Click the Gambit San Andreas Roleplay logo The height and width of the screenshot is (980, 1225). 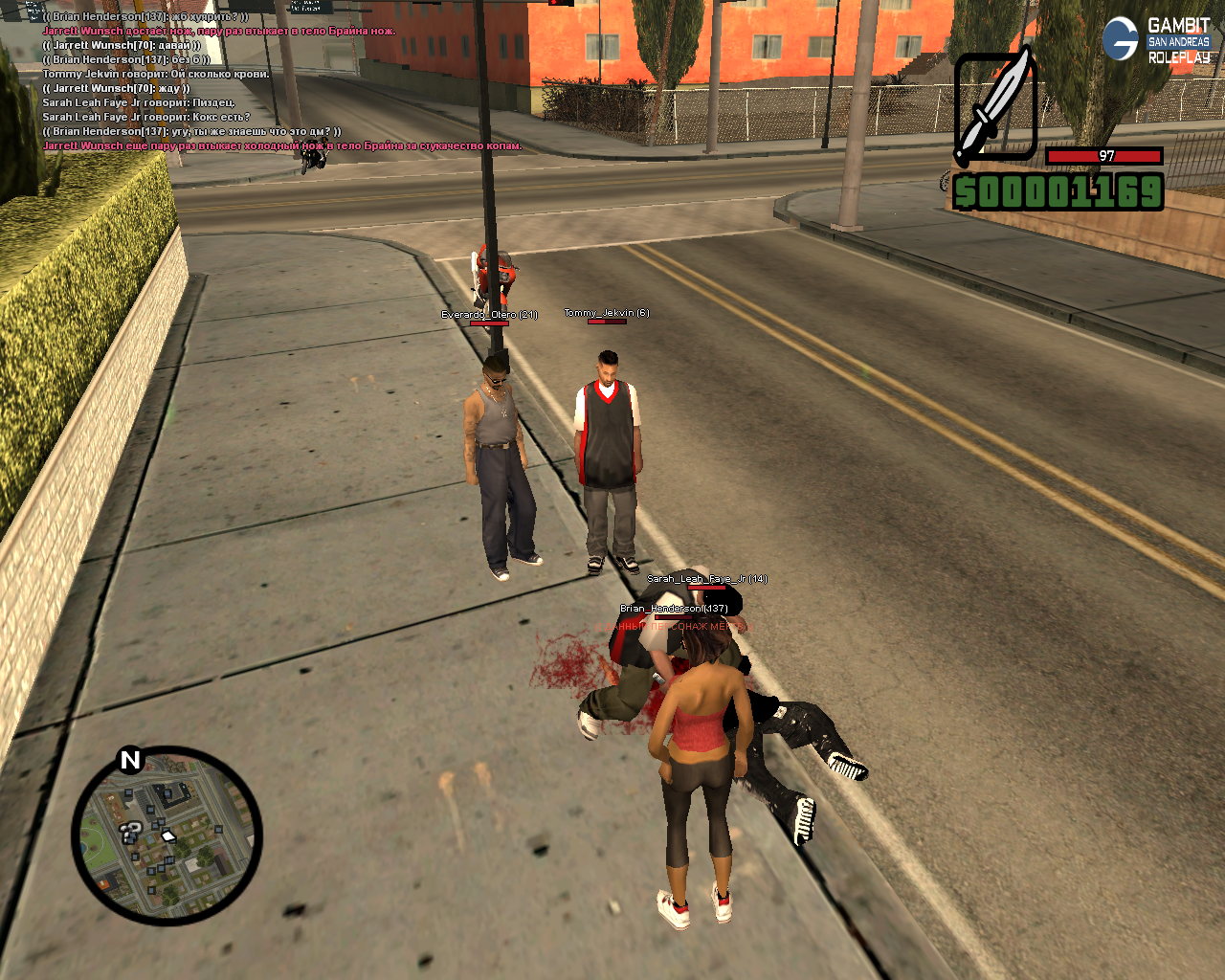[x=1156, y=40]
